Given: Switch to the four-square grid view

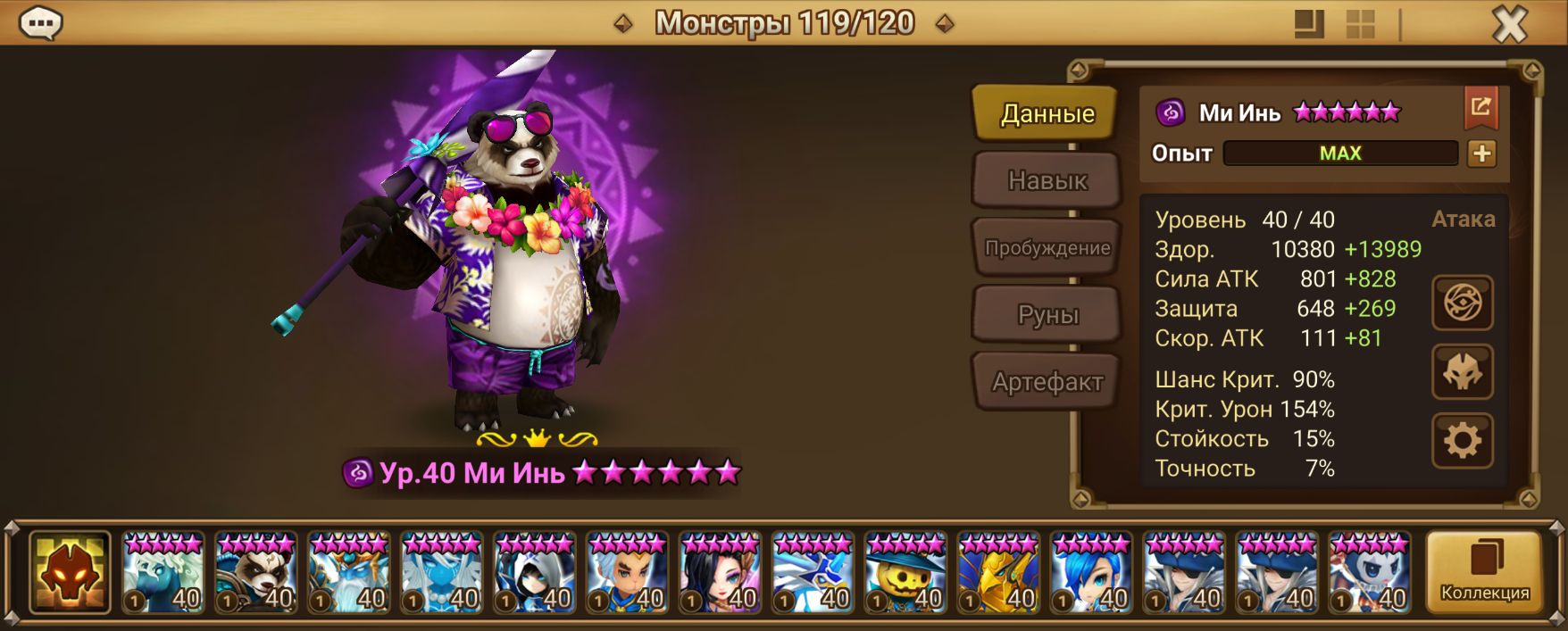Looking at the screenshot, I should pyautogui.click(x=1360, y=24).
